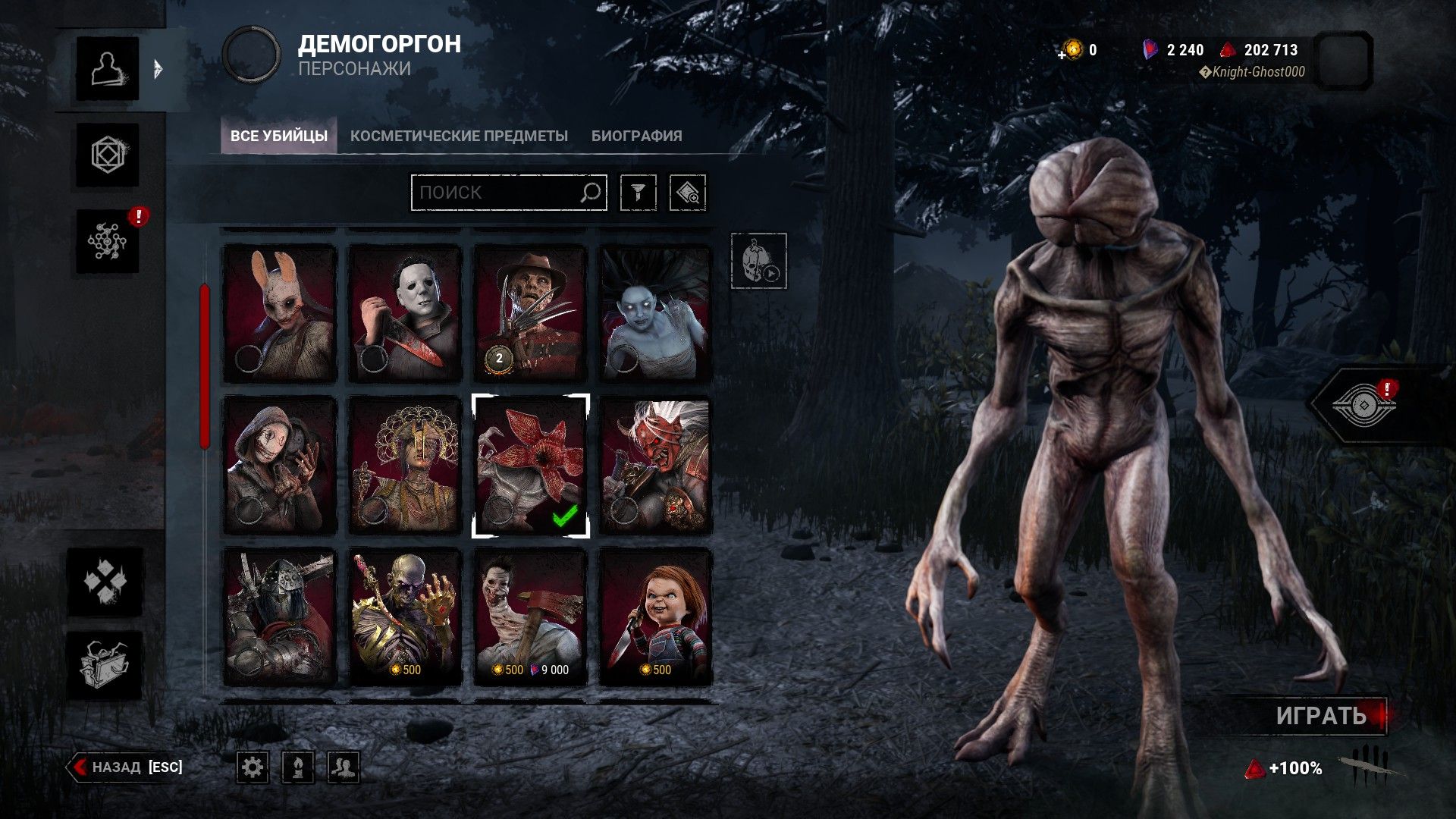The image size is (1456, 819).
Task: Toggle the Freddy Krueger portrait showing the 2 badge
Action: (529, 307)
